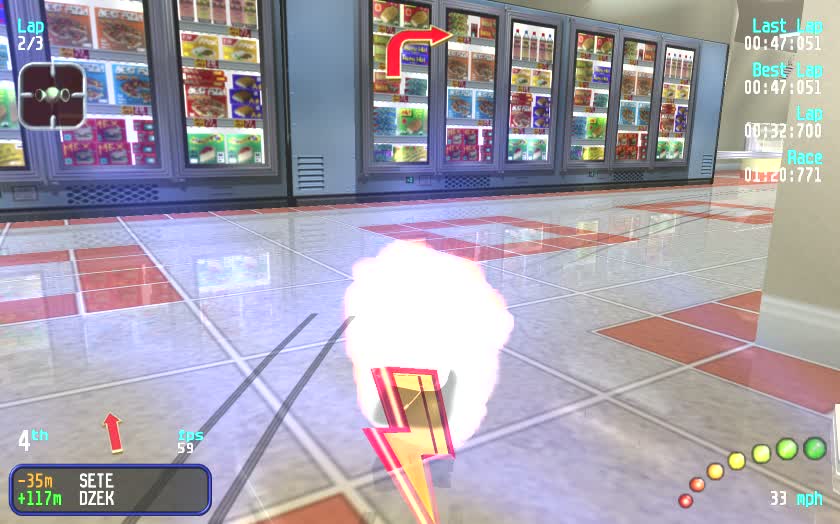Activate the held pickup item icon

click(51, 95)
